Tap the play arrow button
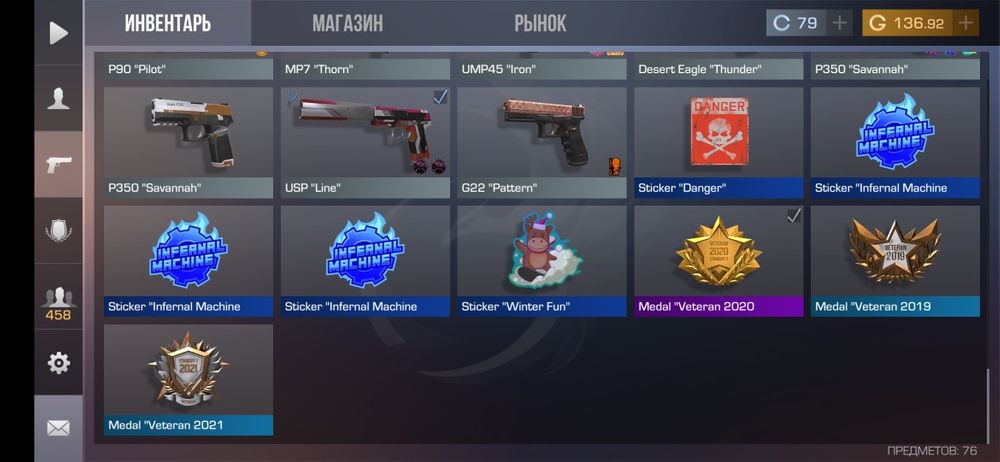This screenshot has width=1000, height=462. pos(59,33)
